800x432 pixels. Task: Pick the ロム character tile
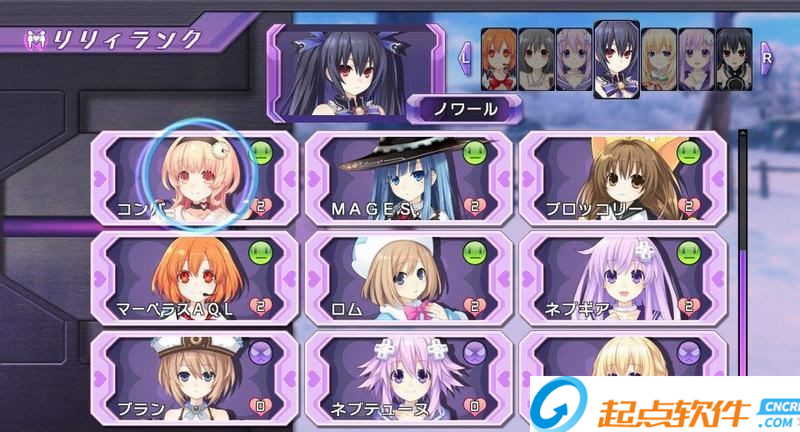(408, 279)
